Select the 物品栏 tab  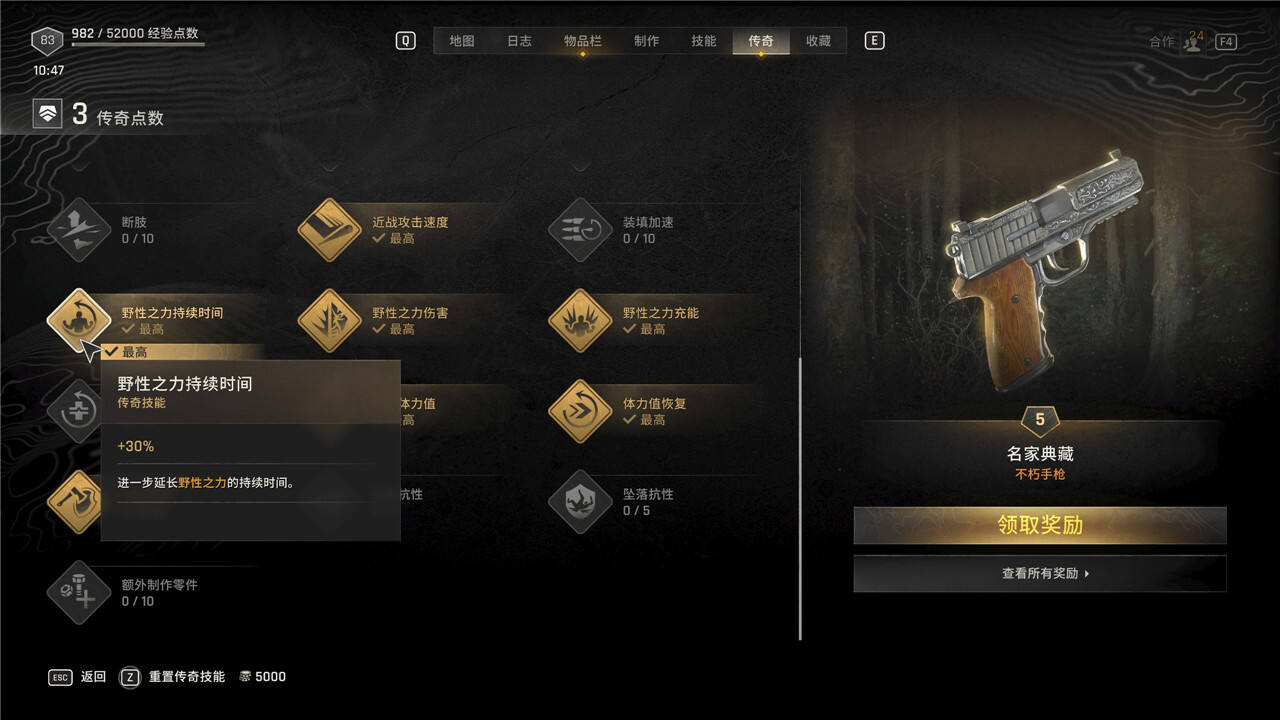pos(582,41)
